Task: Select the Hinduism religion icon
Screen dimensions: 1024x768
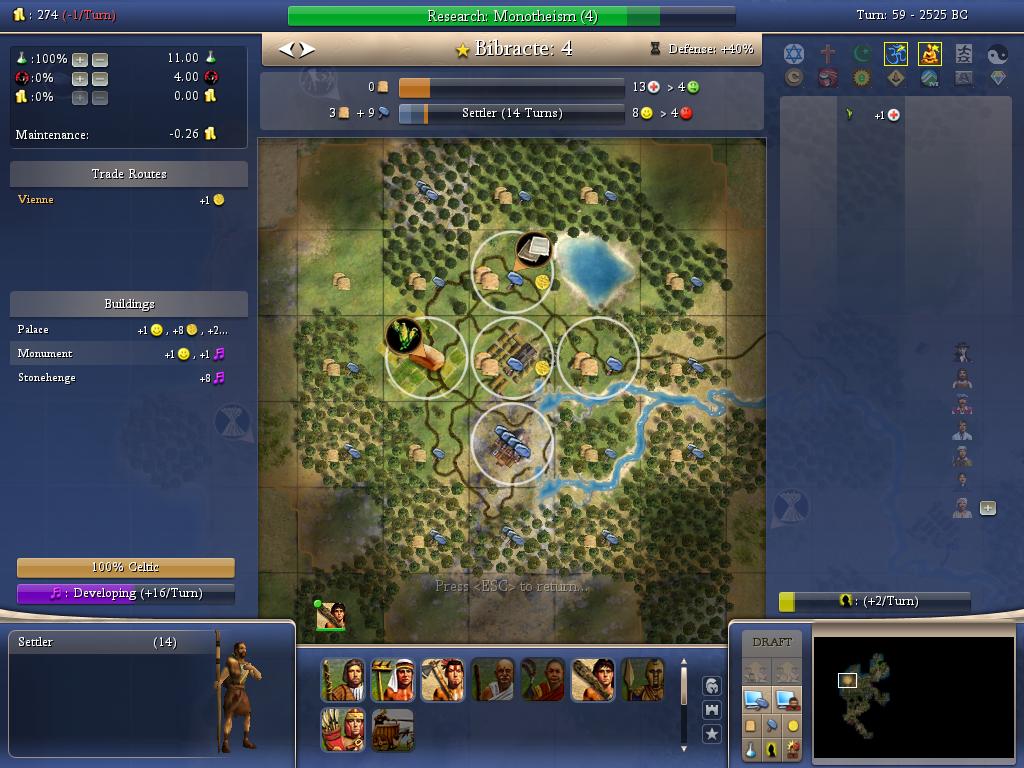Action: [895, 54]
